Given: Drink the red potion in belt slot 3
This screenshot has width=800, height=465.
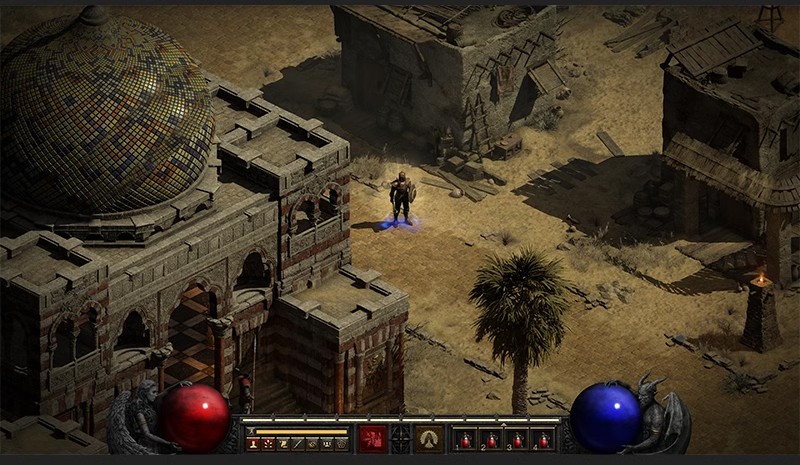Looking at the screenshot, I should (x=518, y=439).
